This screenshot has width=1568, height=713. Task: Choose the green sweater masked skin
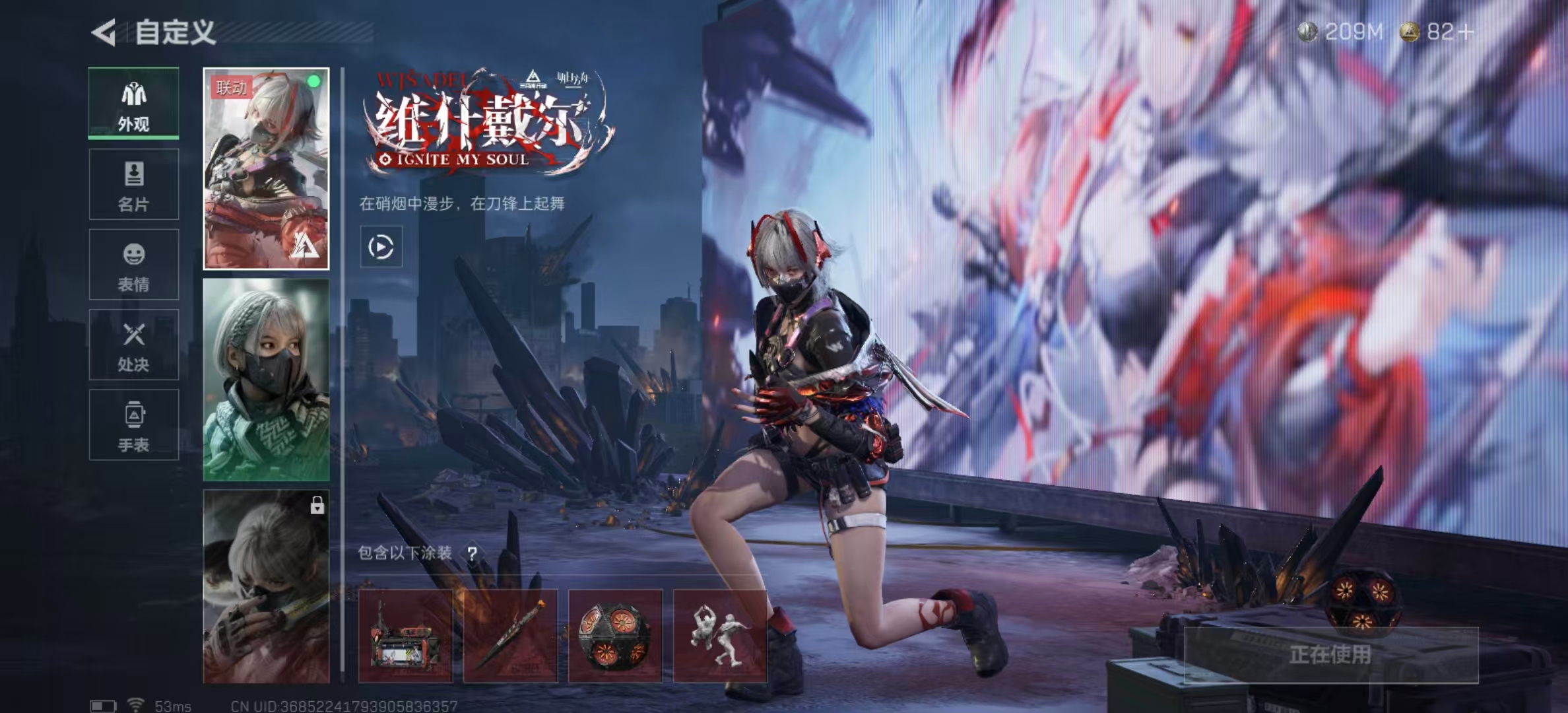point(266,380)
